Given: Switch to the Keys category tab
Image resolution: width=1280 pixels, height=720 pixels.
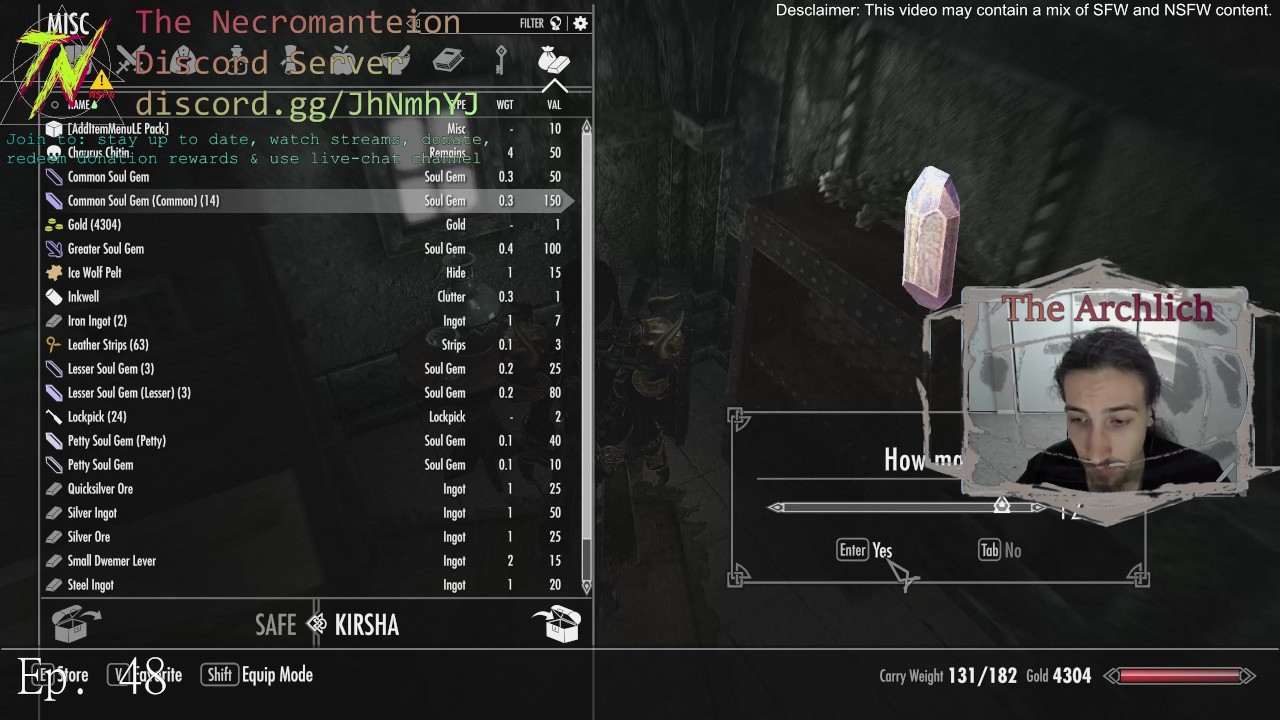Looking at the screenshot, I should tap(501, 61).
